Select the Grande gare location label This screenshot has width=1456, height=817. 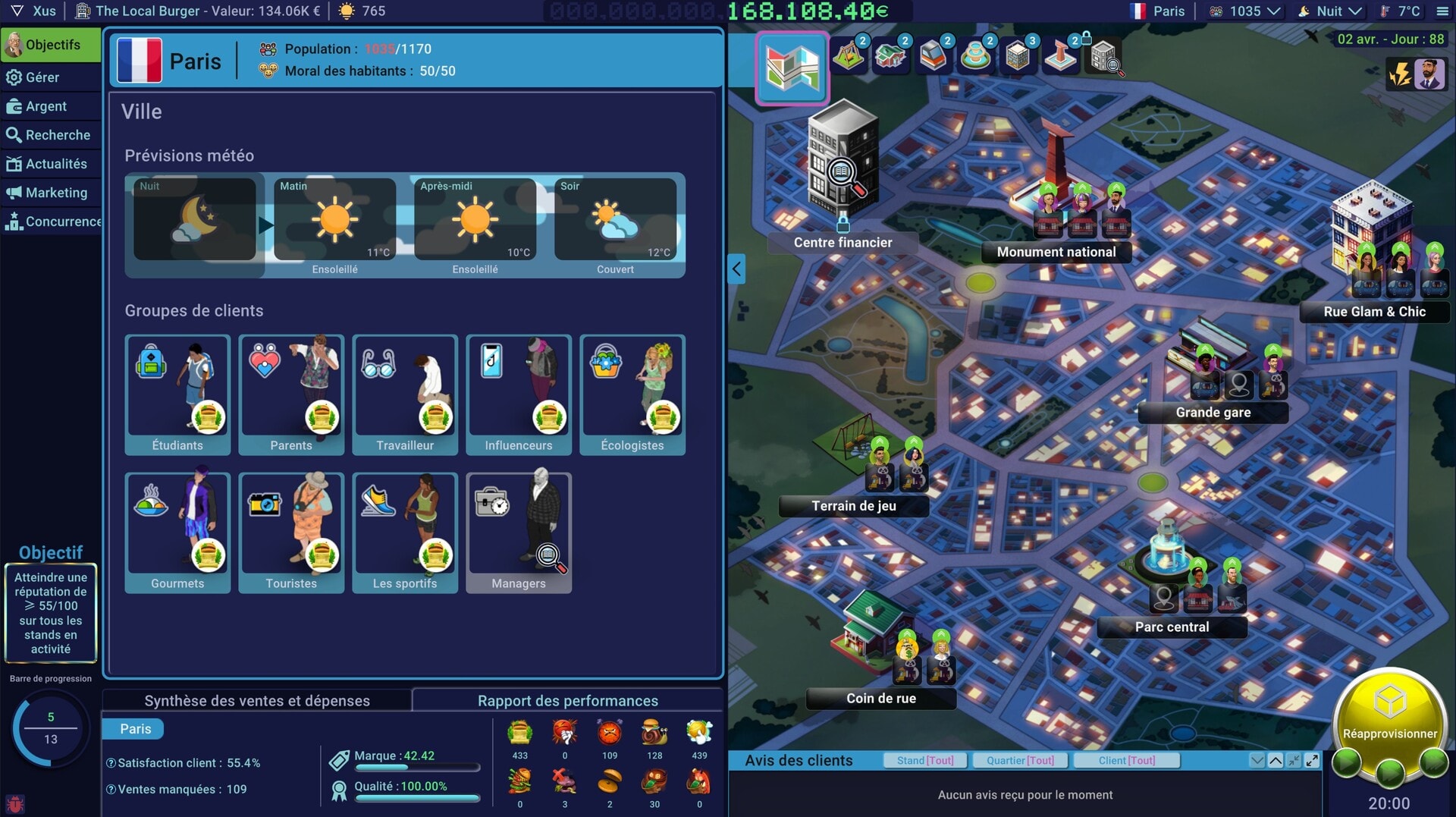(1213, 413)
